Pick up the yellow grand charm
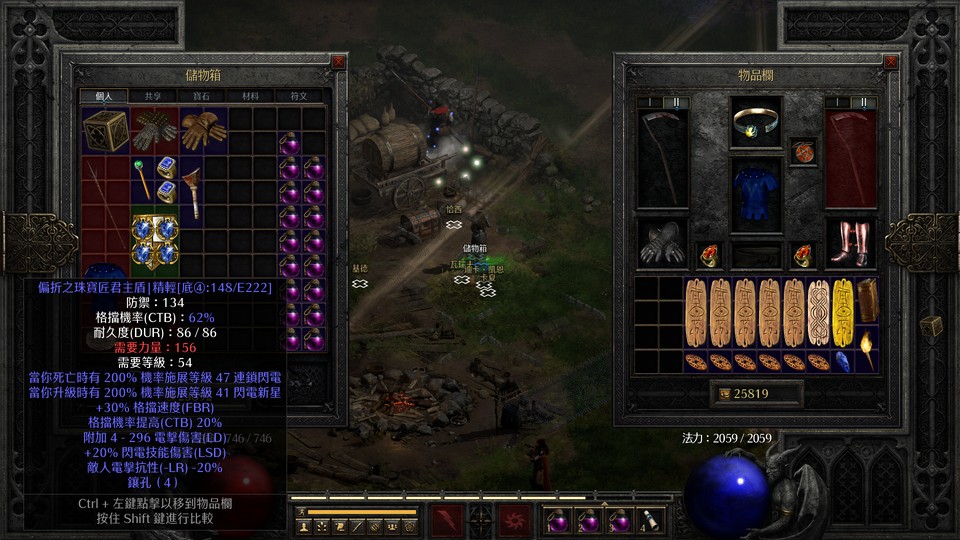This screenshot has height=540, width=960. [x=842, y=312]
